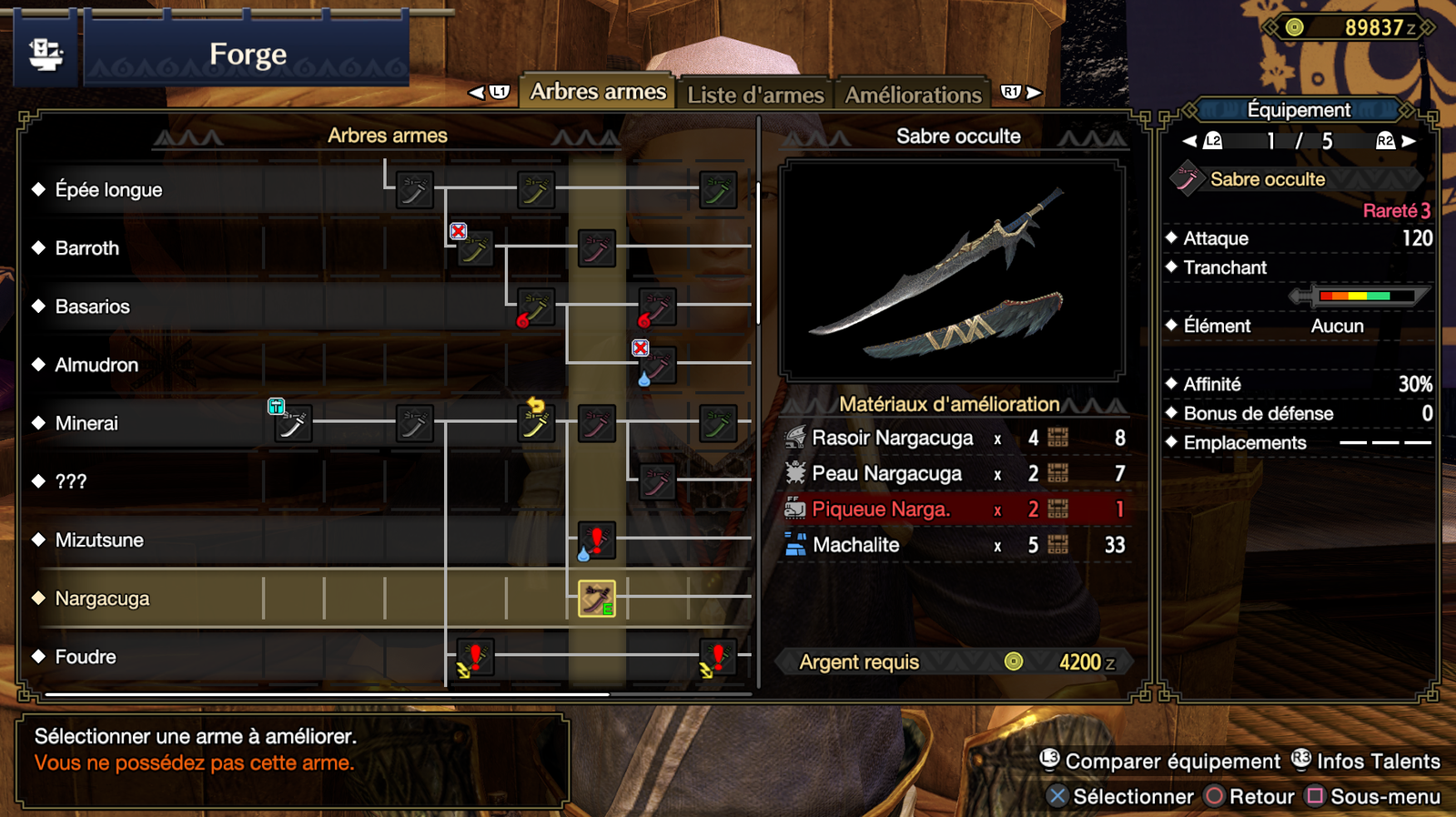Choose the ??? unknown tree row
This screenshot has width=1456, height=817.
click(x=71, y=481)
